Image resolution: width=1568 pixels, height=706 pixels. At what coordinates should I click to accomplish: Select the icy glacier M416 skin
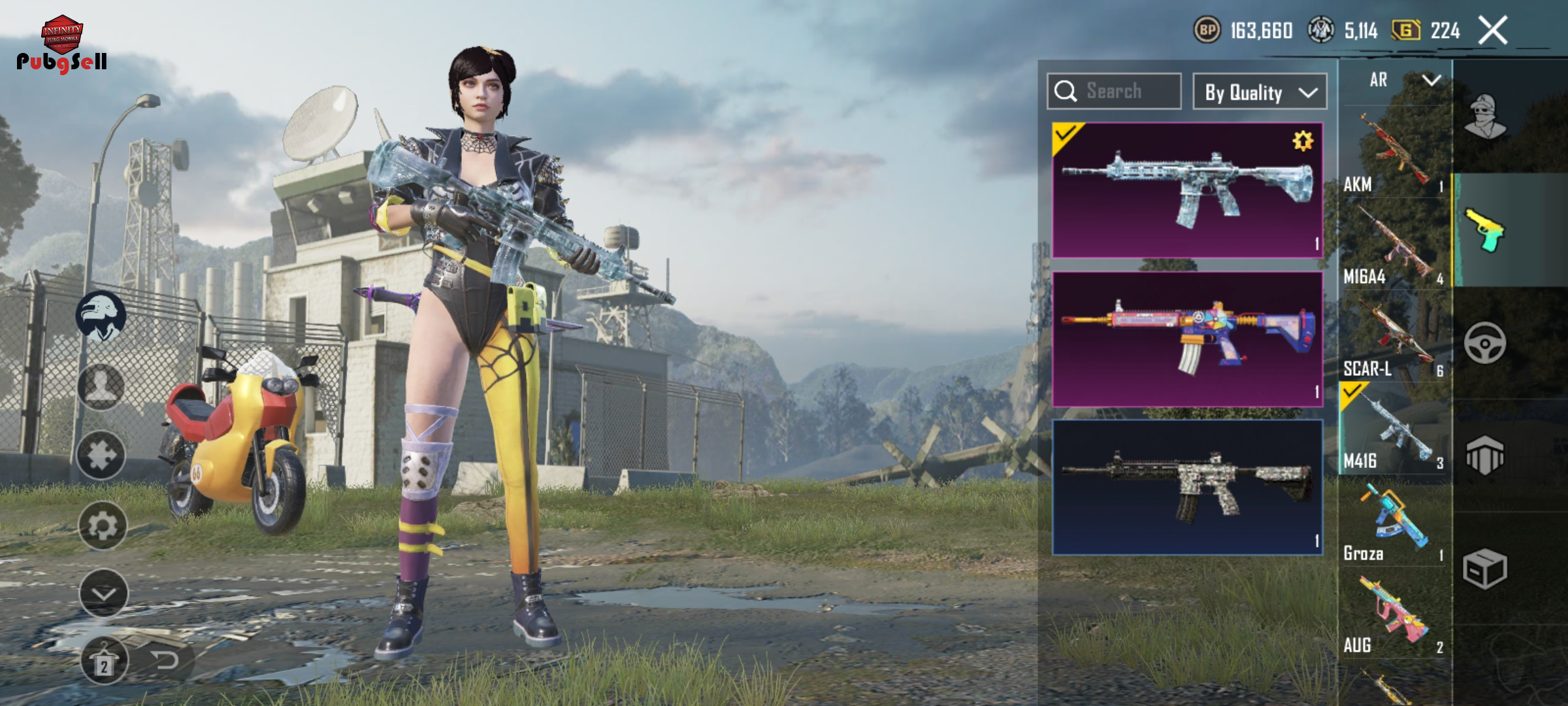[x=1187, y=190]
